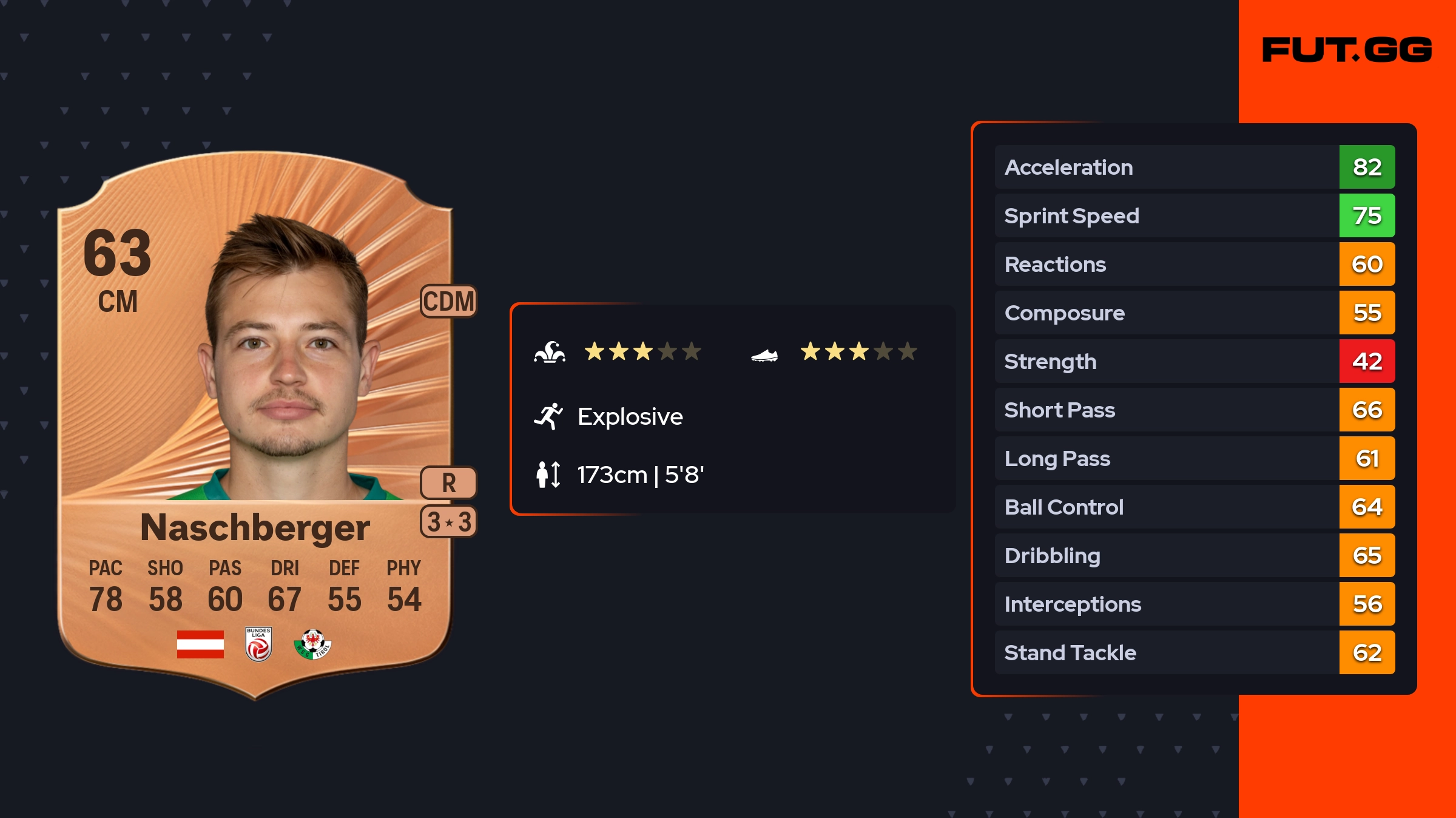Screen dimensions: 1456x818
Task: Click the Austria flag on the card
Action: pos(200,644)
